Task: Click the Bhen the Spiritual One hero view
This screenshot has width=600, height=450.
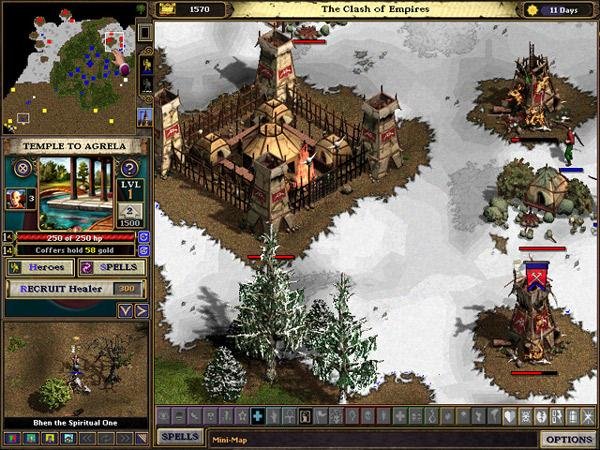Action: pyautogui.click(x=74, y=367)
